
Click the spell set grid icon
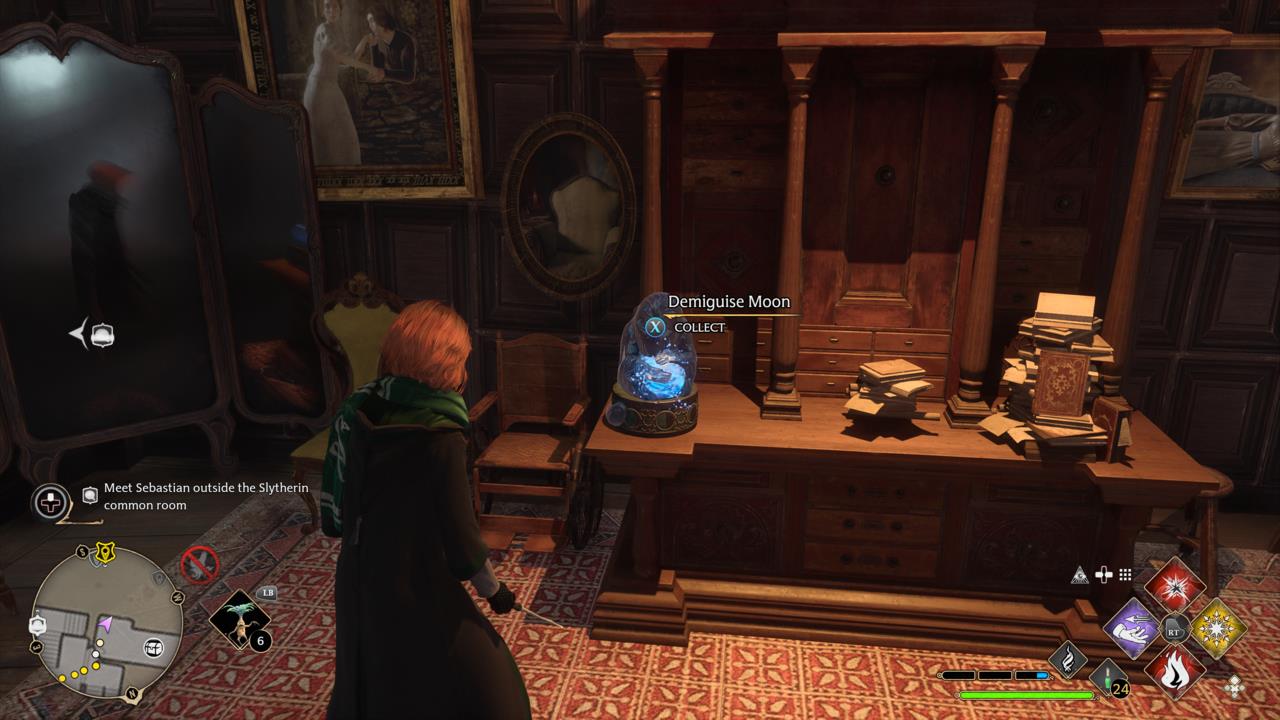pyautogui.click(x=1124, y=575)
